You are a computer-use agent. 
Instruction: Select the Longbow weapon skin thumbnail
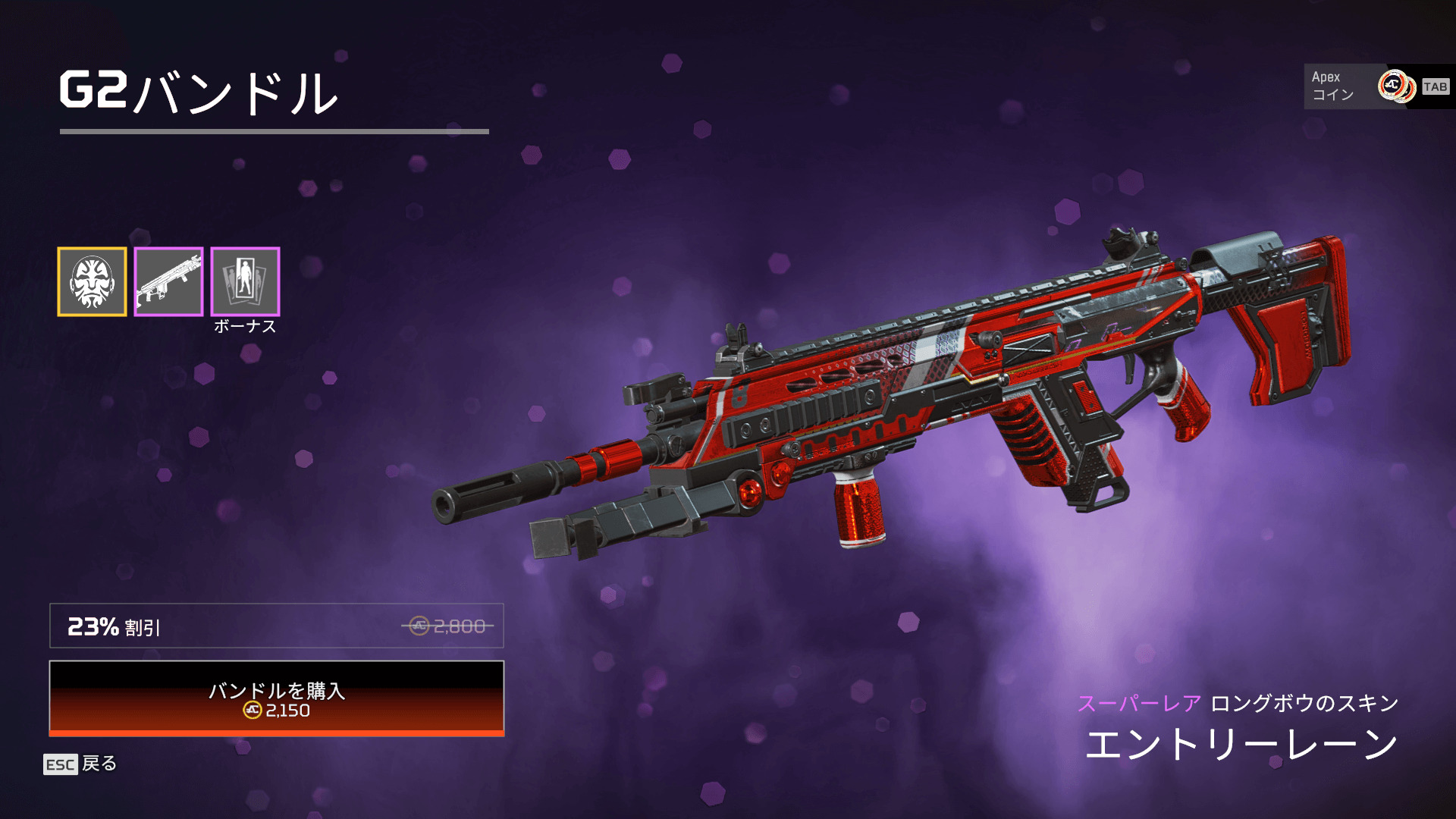tap(168, 281)
